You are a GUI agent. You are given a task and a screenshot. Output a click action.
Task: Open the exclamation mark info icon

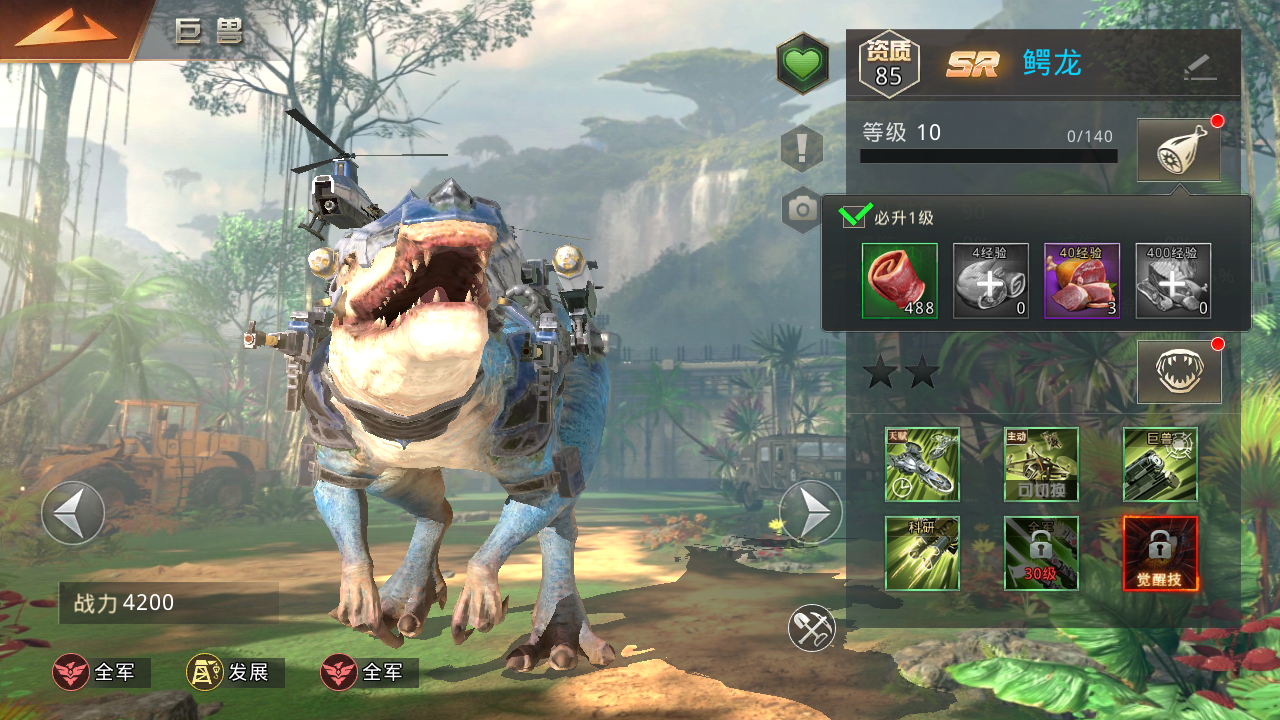coord(802,150)
